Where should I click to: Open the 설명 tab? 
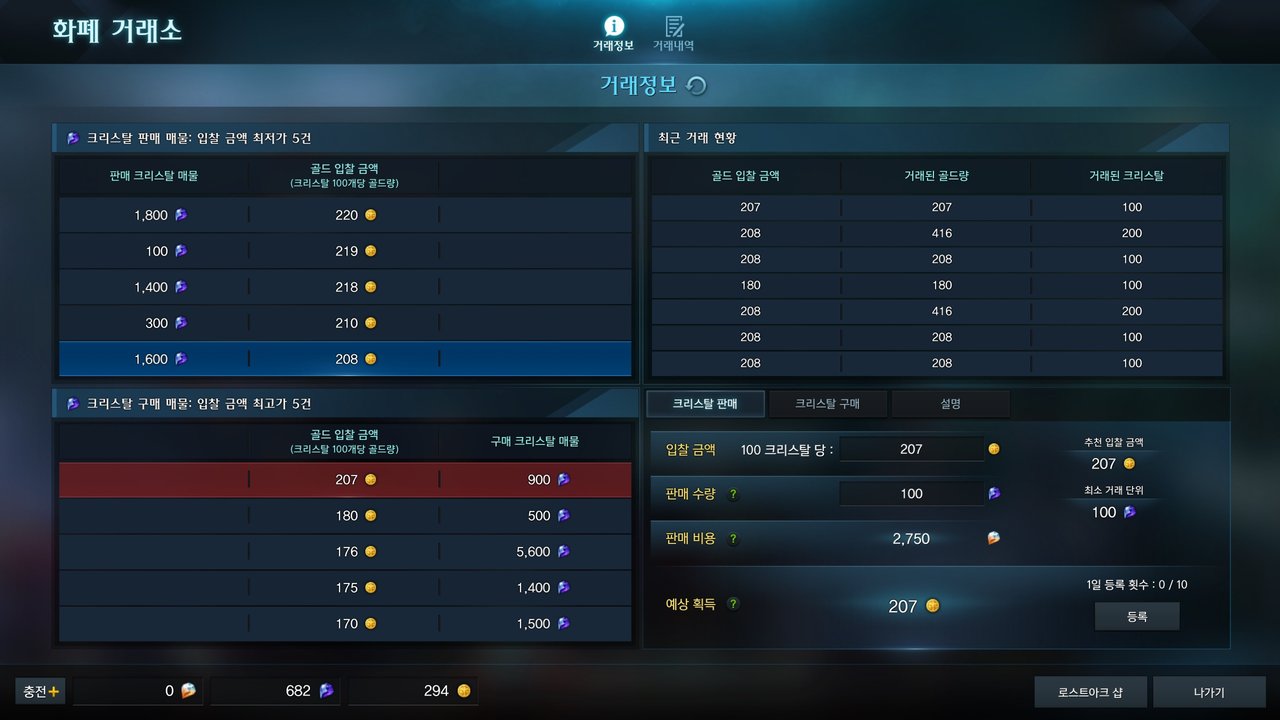click(950, 404)
